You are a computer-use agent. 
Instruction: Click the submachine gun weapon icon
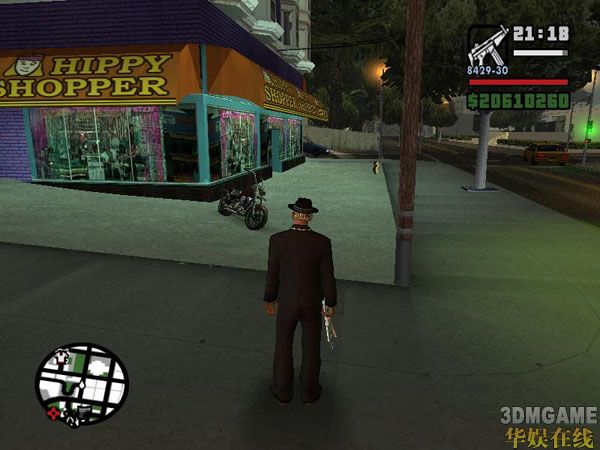[x=487, y=48]
